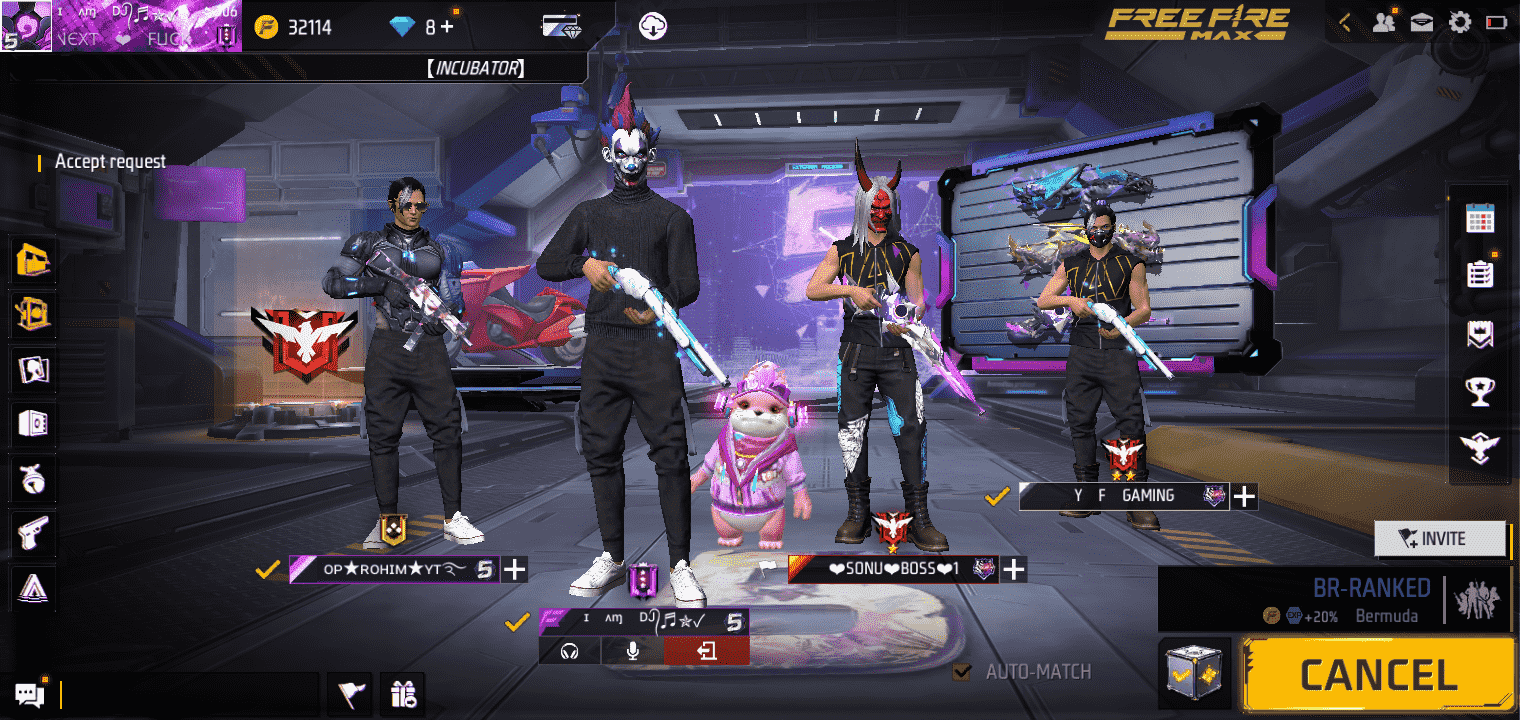Toggle the microphone voice button

point(632,651)
